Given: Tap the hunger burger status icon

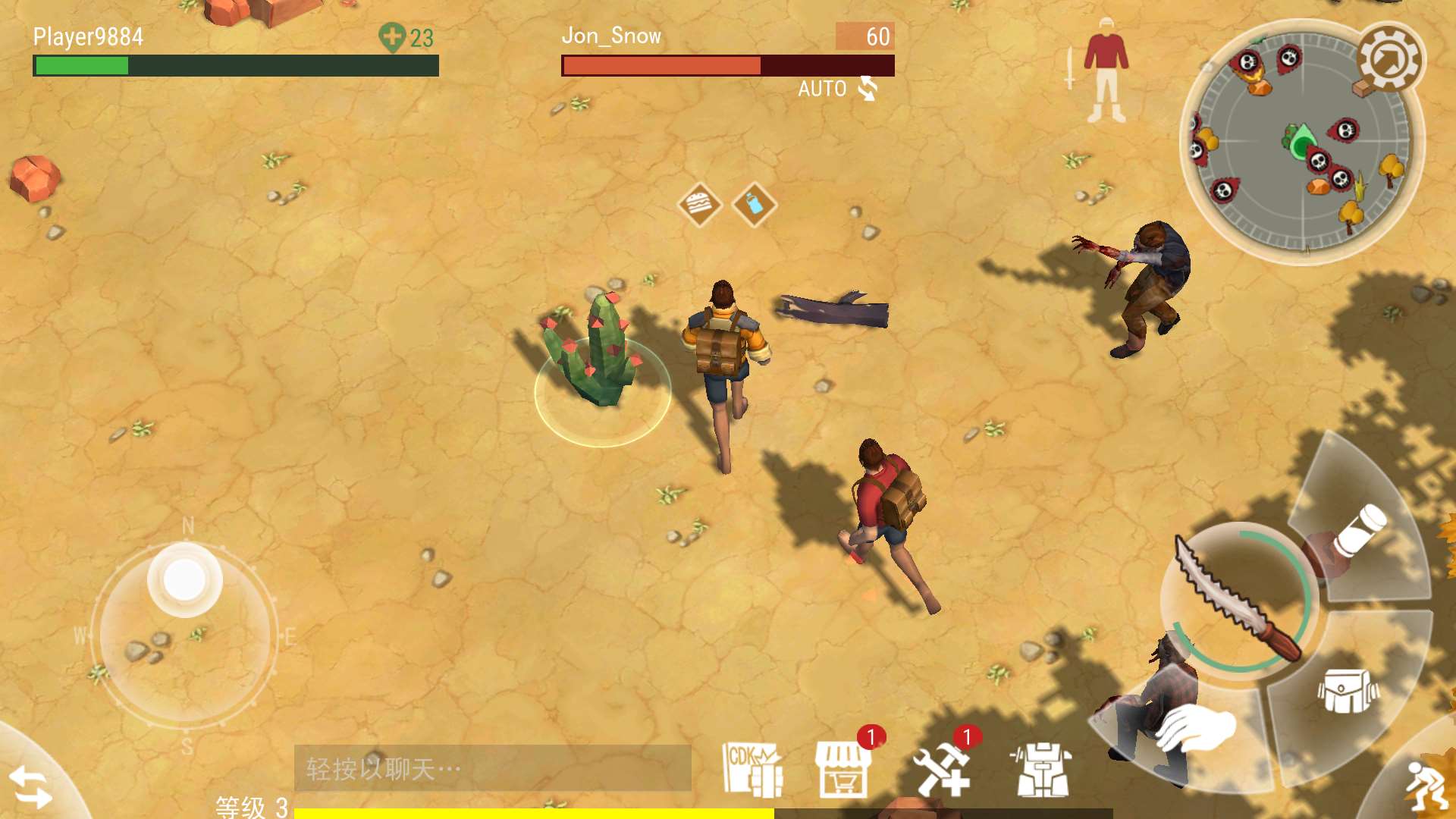Looking at the screenshot, I should (698, 204).
